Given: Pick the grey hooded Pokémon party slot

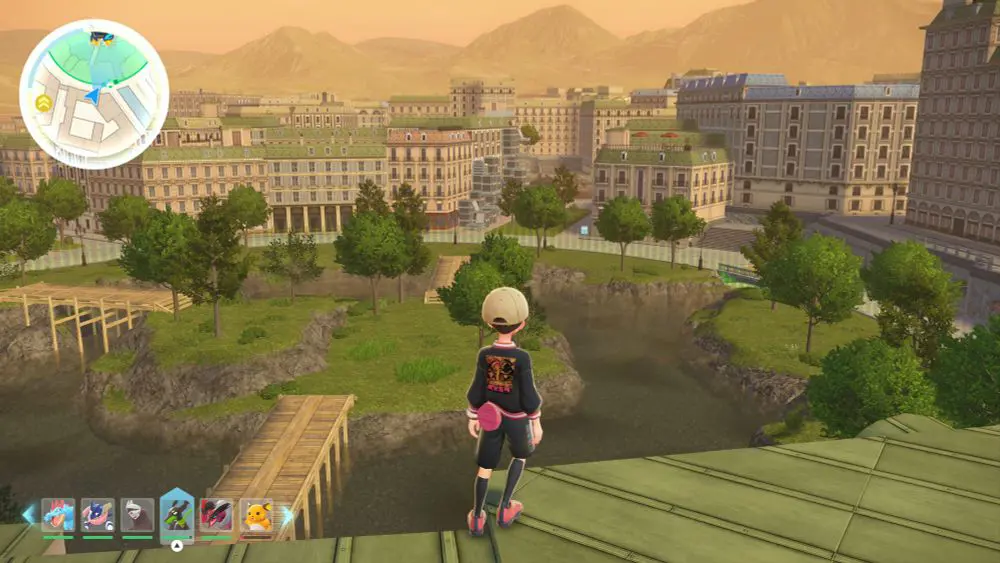Looking at the screenshot, I should [137, 515].
